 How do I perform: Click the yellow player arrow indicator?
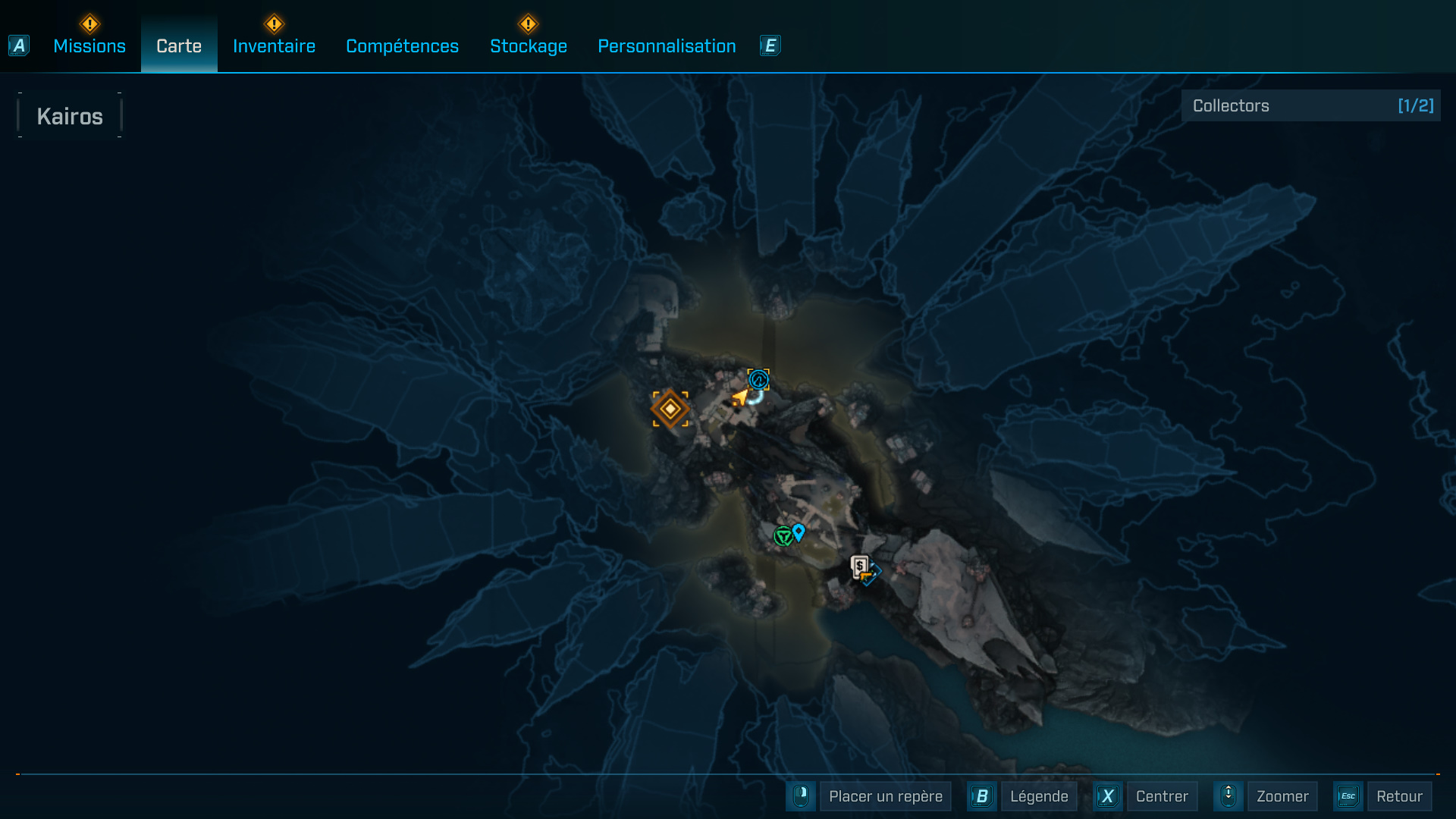pyautogui.click(x=739, y=397)
